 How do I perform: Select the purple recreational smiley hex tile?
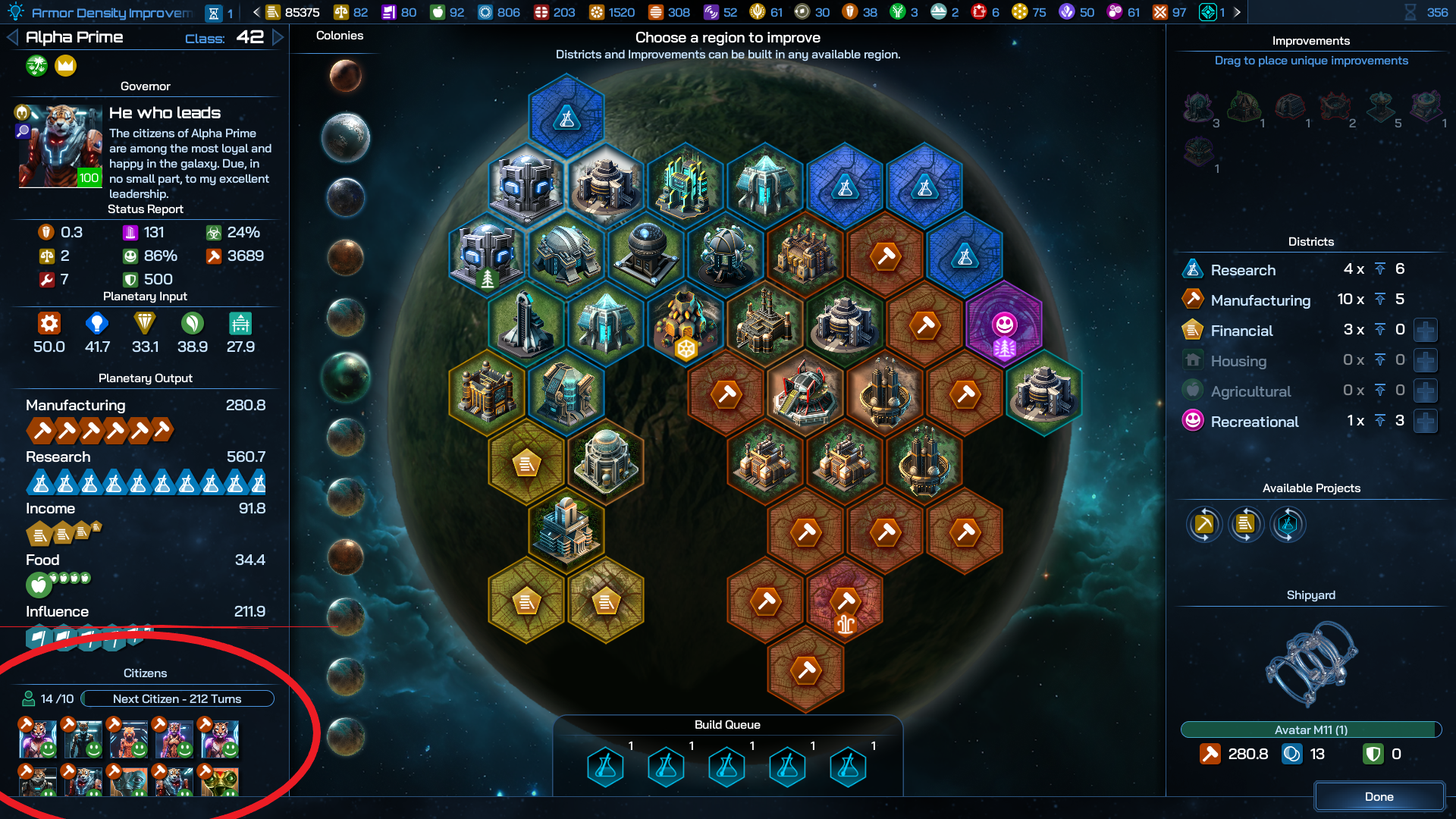1004,326
